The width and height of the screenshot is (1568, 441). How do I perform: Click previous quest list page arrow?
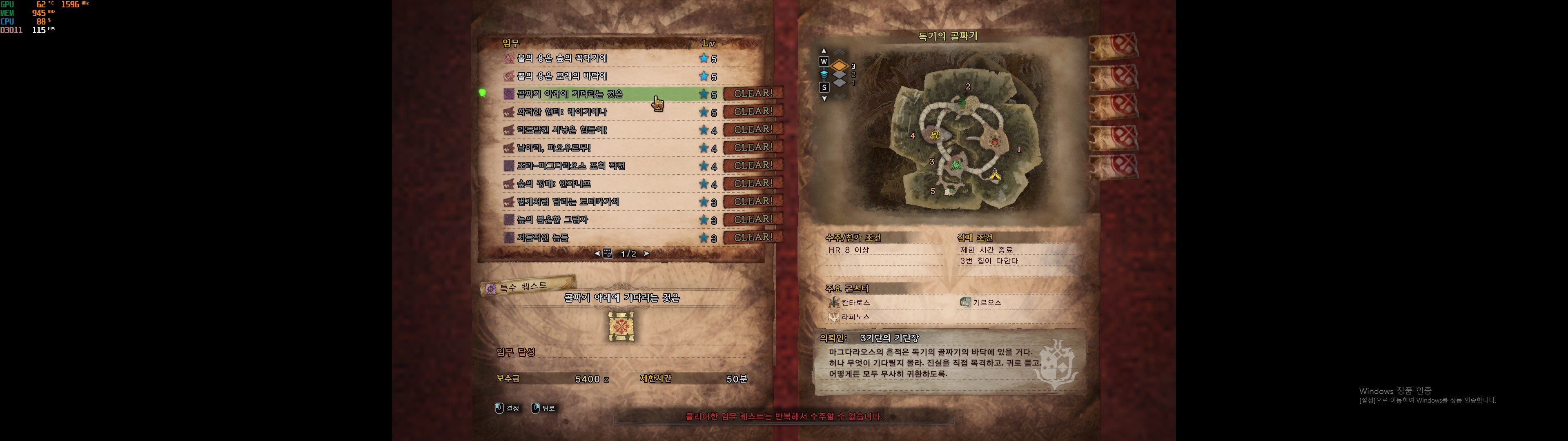pos(597,254)
